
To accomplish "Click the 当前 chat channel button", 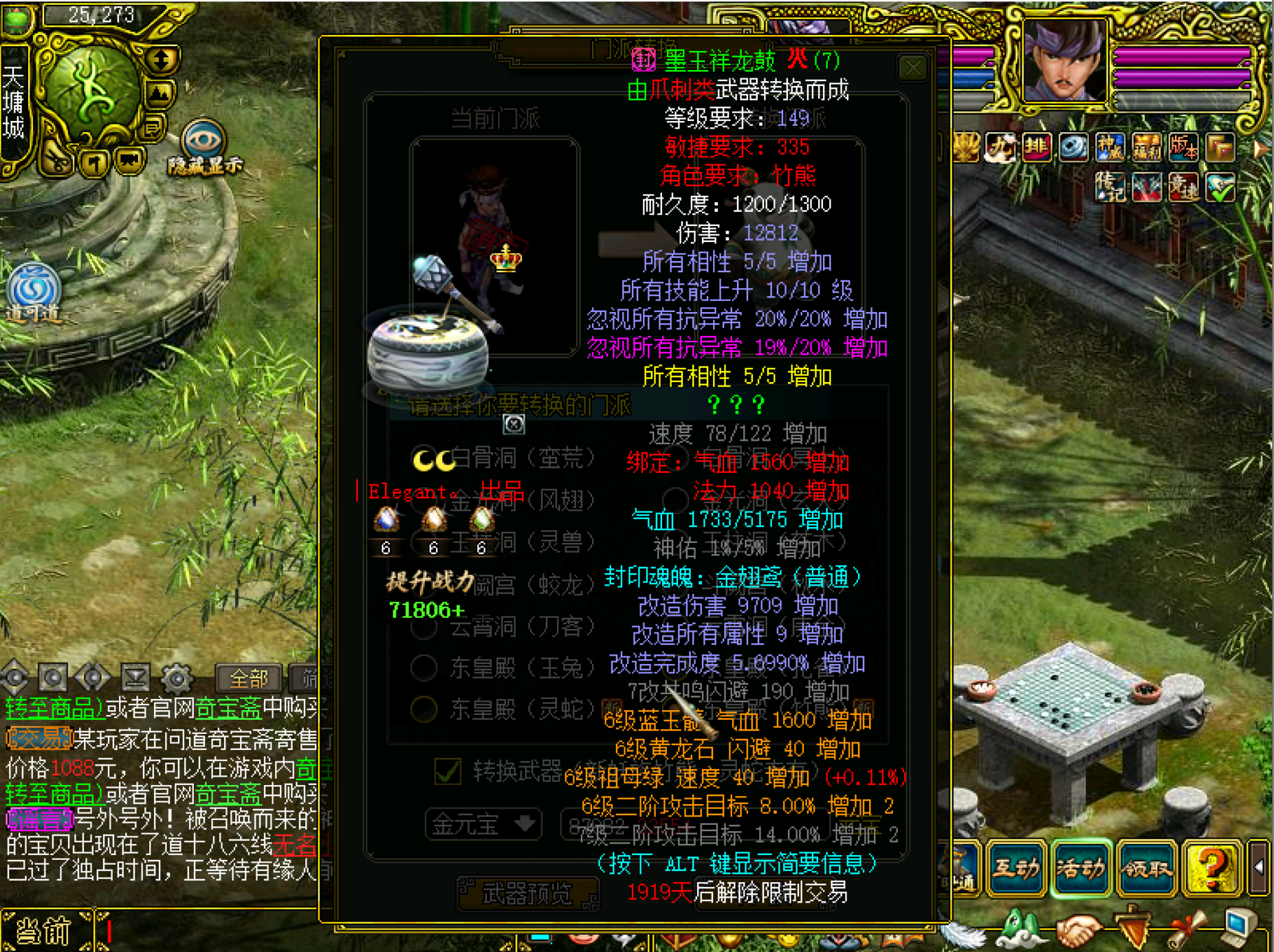I will pos(45,931).
